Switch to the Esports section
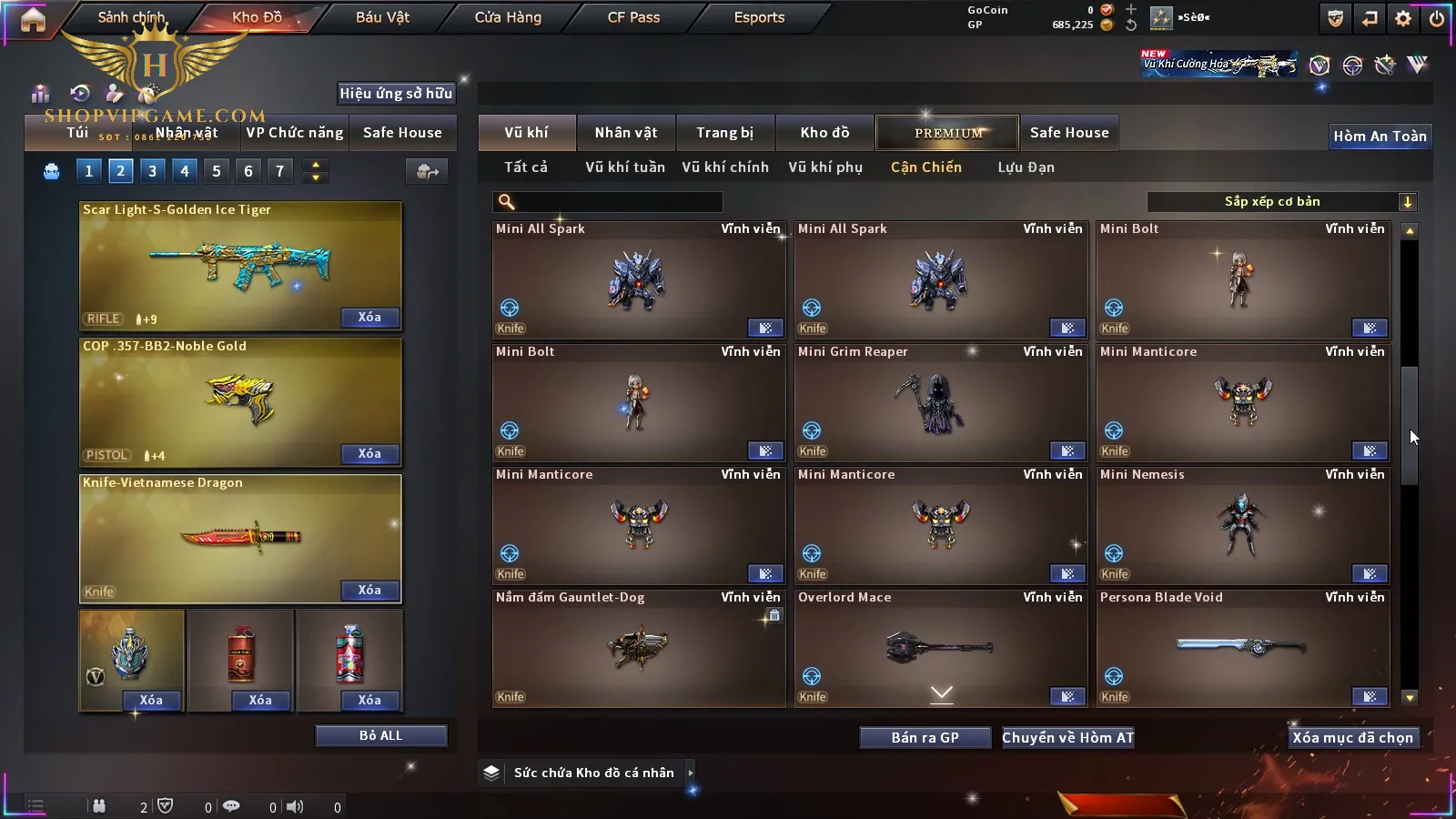The width and height of the screenshot is (1456, 819). pyautogui.click(x=759, y=17)
